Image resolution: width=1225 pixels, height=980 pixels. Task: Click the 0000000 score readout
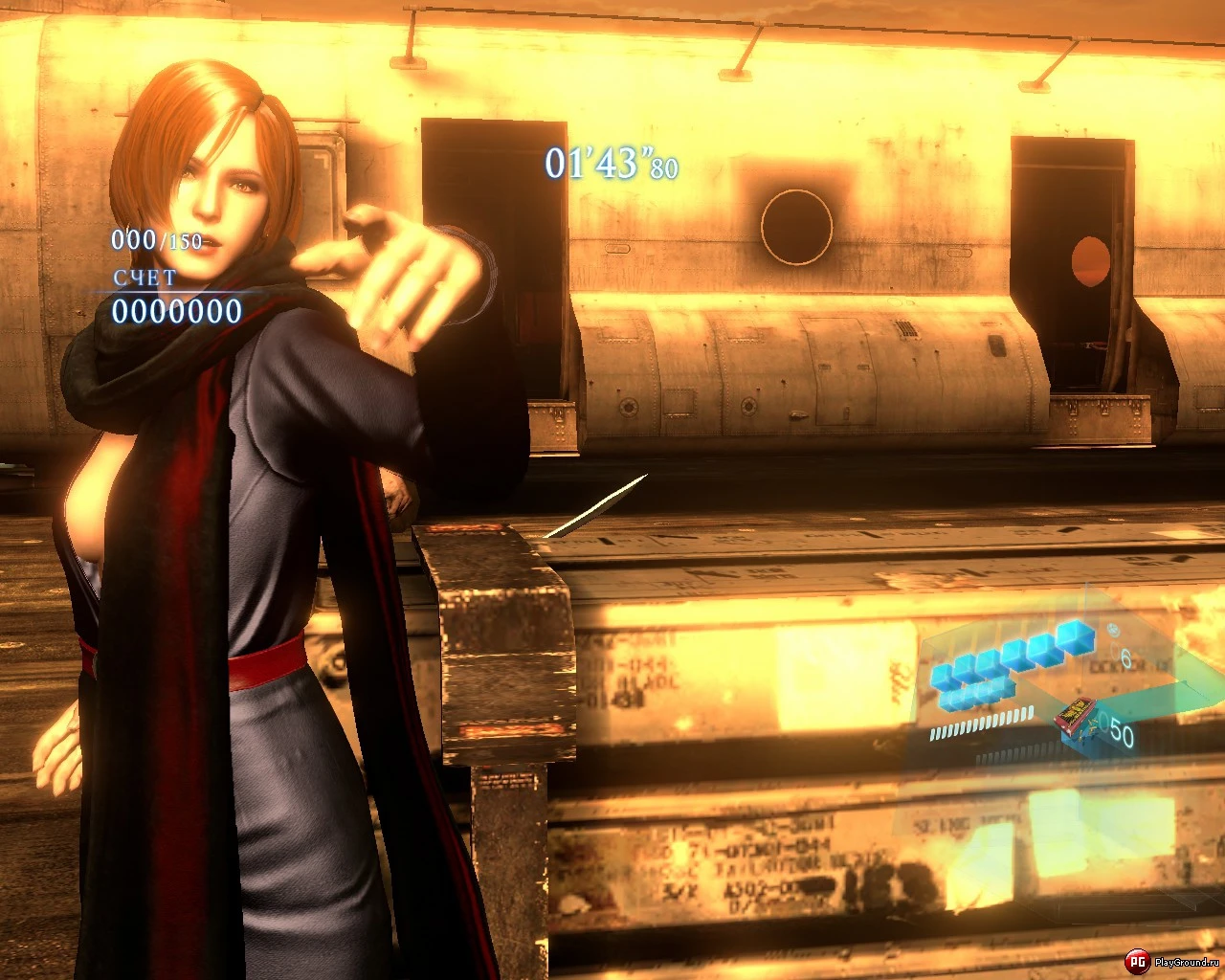coord(177,309)
